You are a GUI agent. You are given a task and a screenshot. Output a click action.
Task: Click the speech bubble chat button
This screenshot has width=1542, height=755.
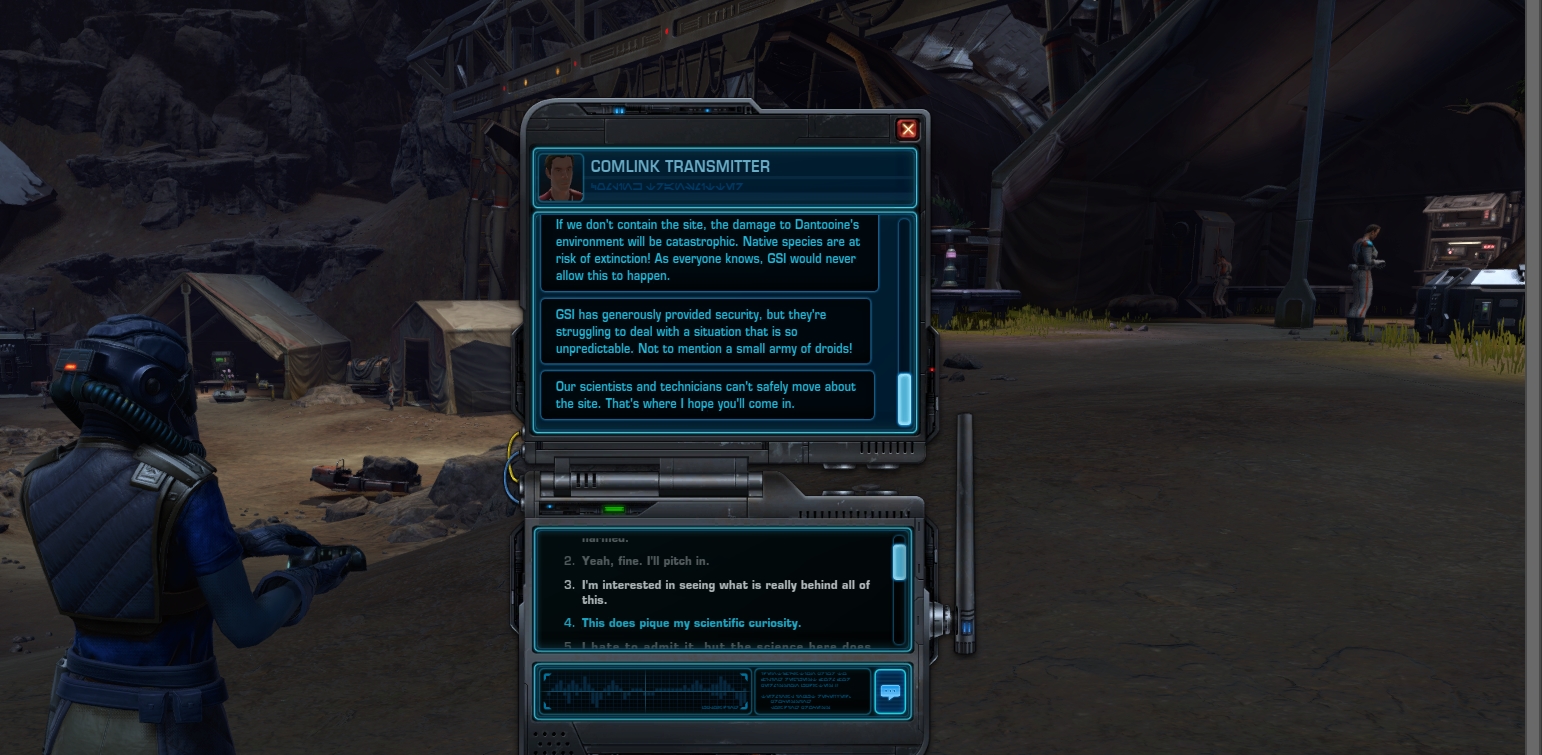[x=889, y=690]
